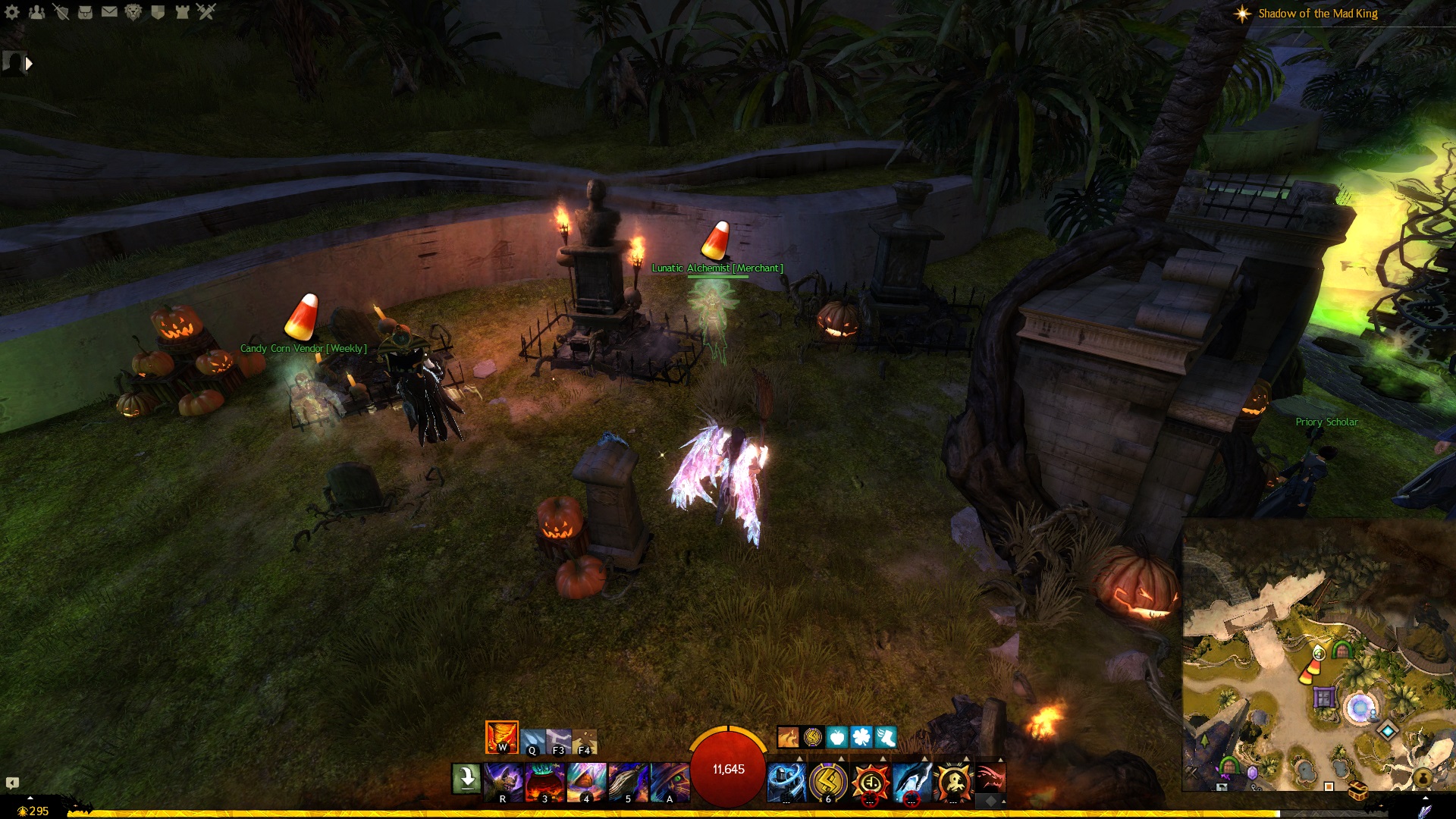Open the guild shield icon
This screenshot has width=1456, height=819.
158,11
